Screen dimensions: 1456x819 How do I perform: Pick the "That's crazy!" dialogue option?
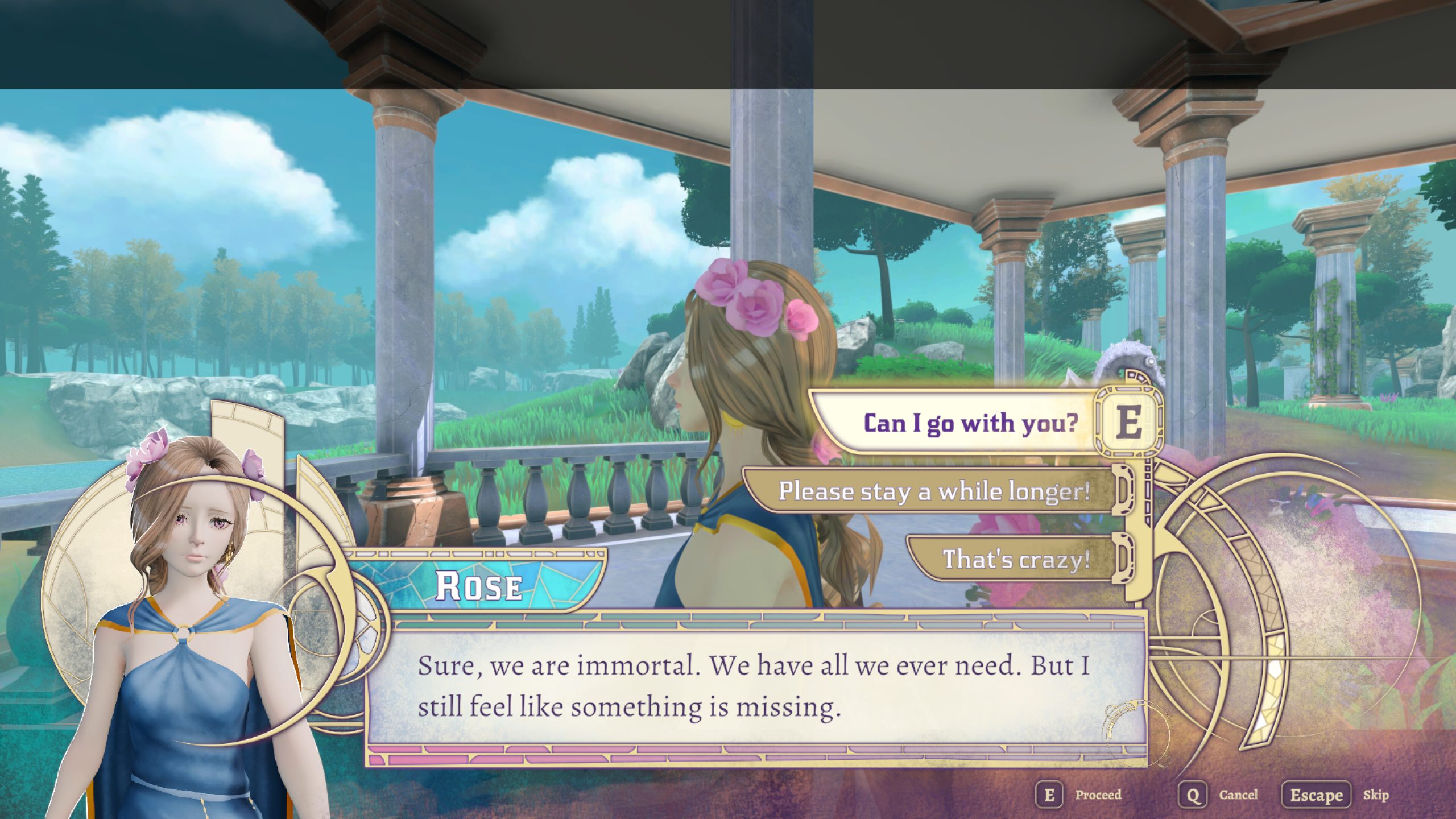click(1016, 559)
